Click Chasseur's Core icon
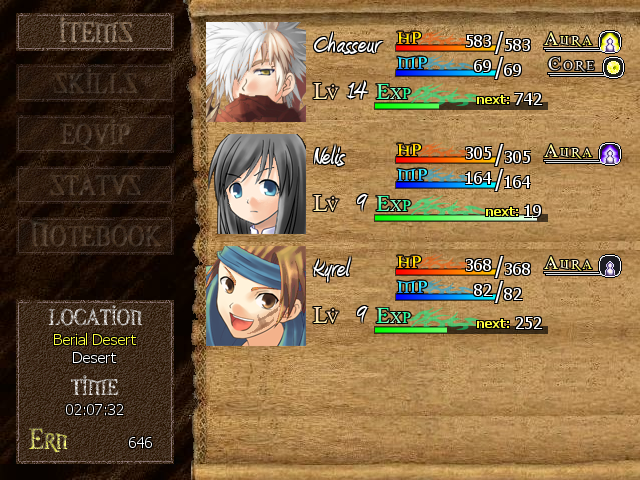 point(610,66)
